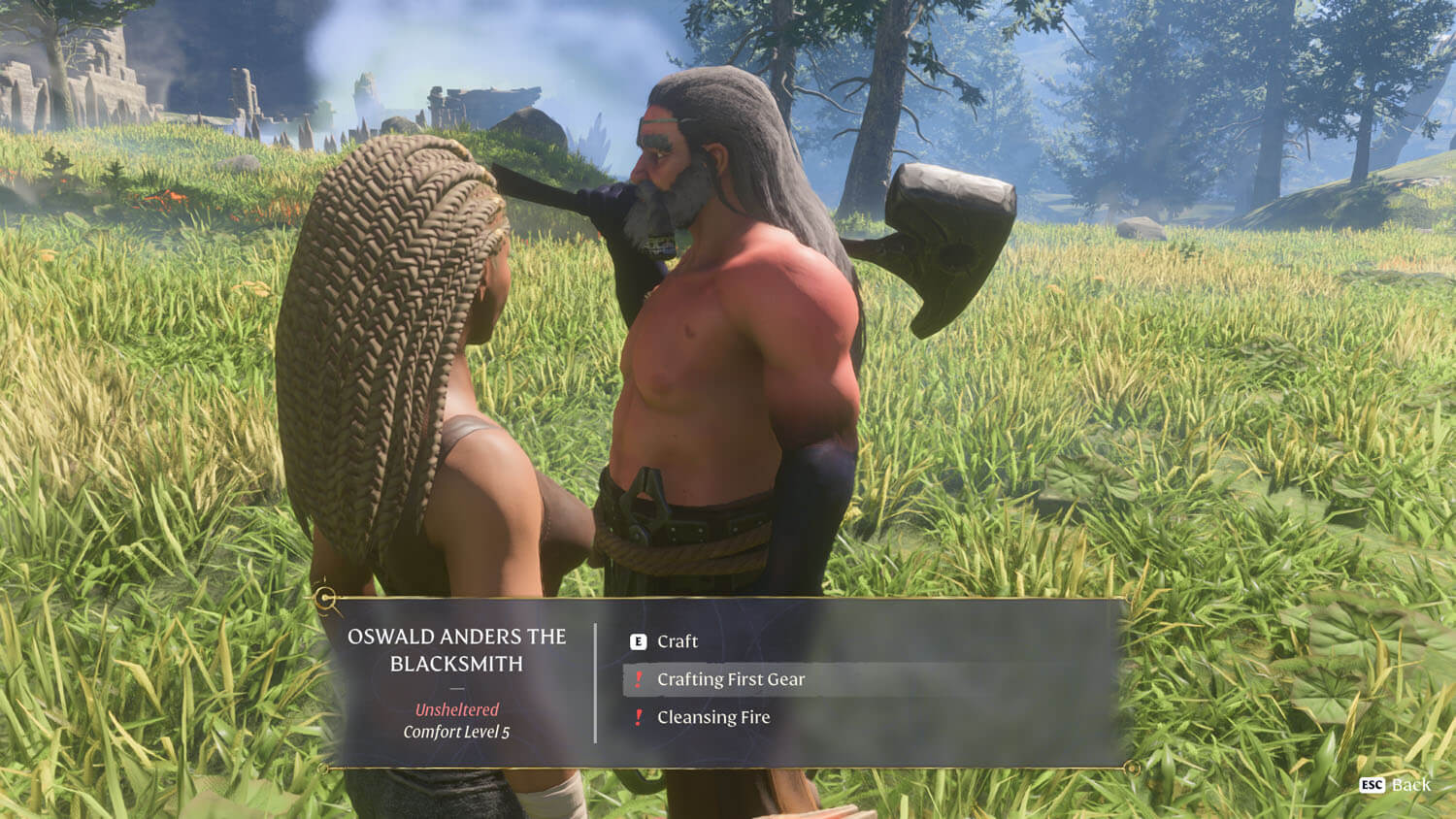This screenshot has height=819, width=1456.
Task: Click the Unsheltered status text
Action: coord(456,709)
